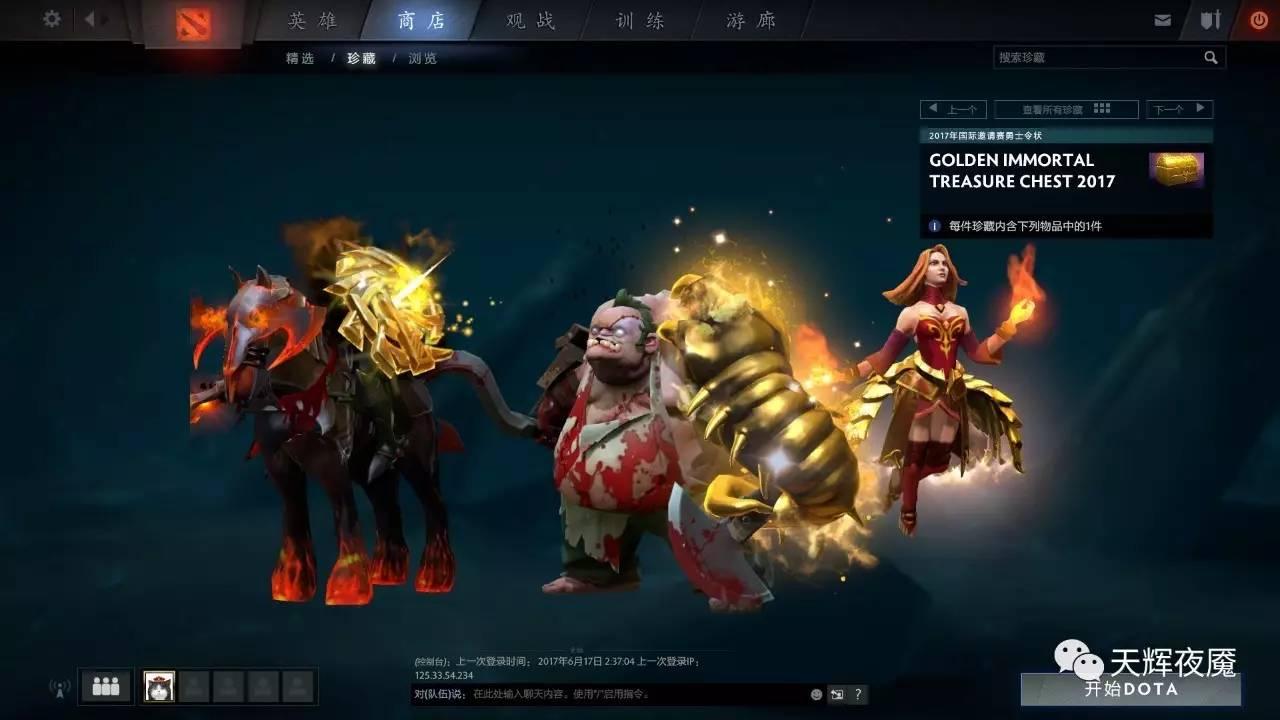Click the ? help button near chat
The width and height of the screenshot is (1280, 720).
click(x=858, y=693)
